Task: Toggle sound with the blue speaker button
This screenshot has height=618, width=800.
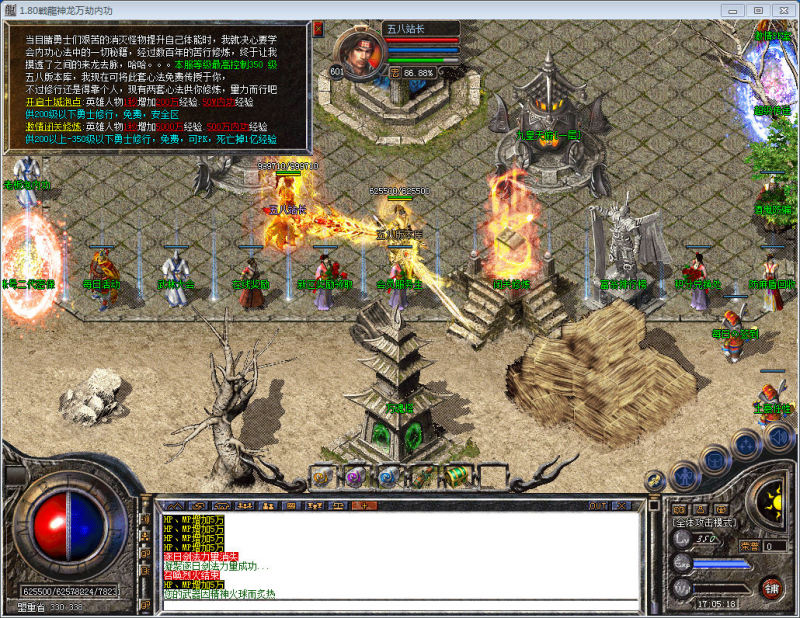Action: pos(777,436)
